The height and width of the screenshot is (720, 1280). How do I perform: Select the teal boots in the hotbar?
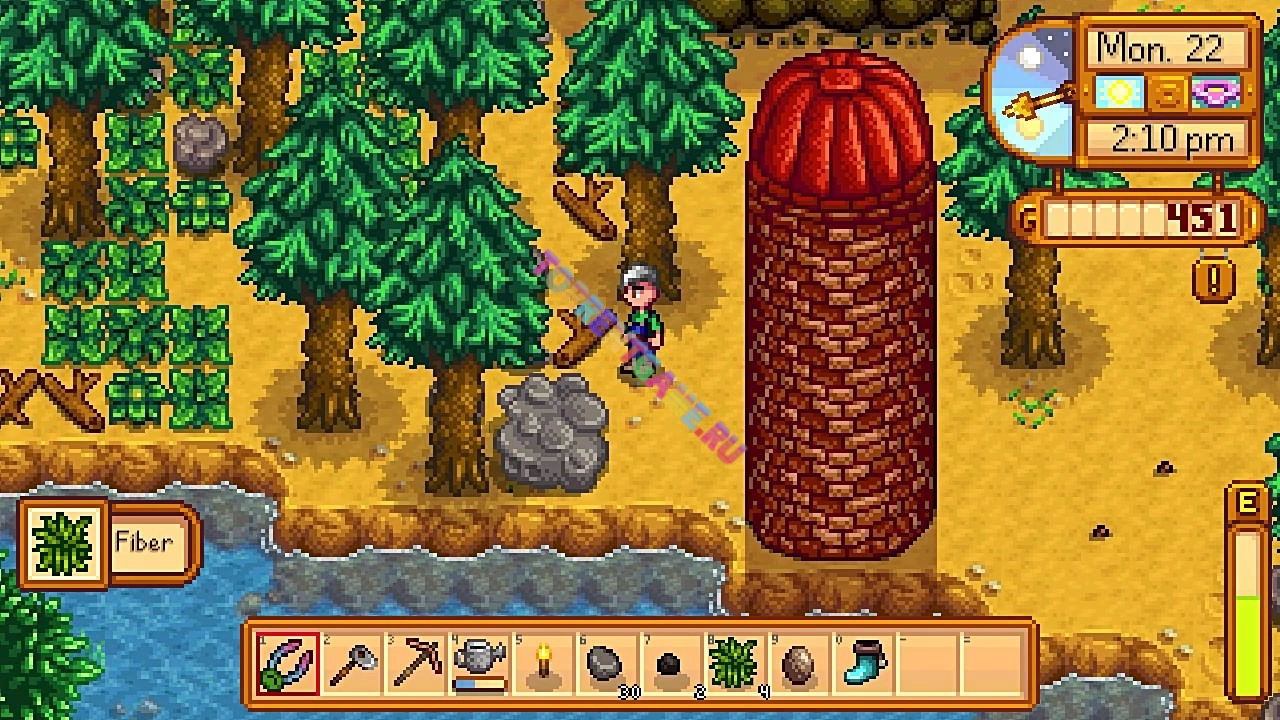[x=864, y=663]
